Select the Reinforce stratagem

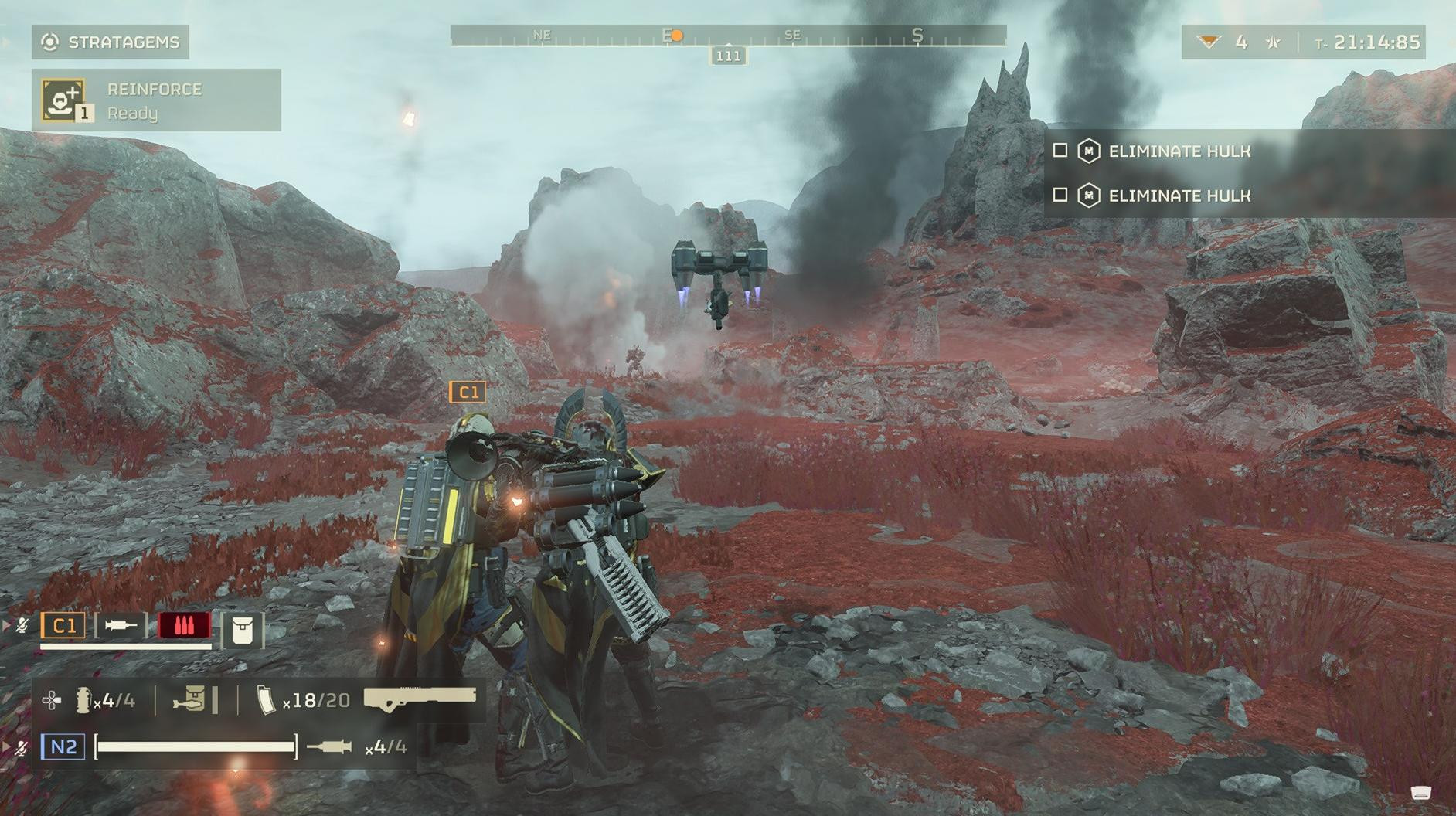click(155, 100)
